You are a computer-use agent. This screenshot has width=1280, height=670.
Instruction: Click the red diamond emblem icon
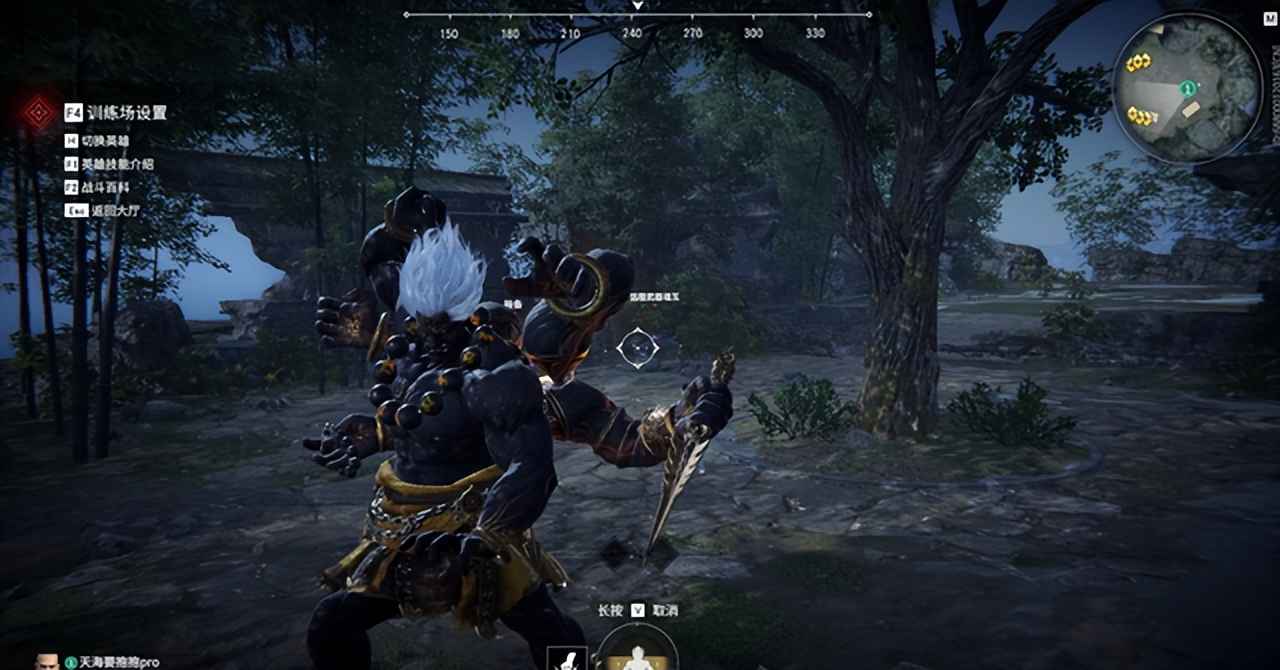pos(39,112)
